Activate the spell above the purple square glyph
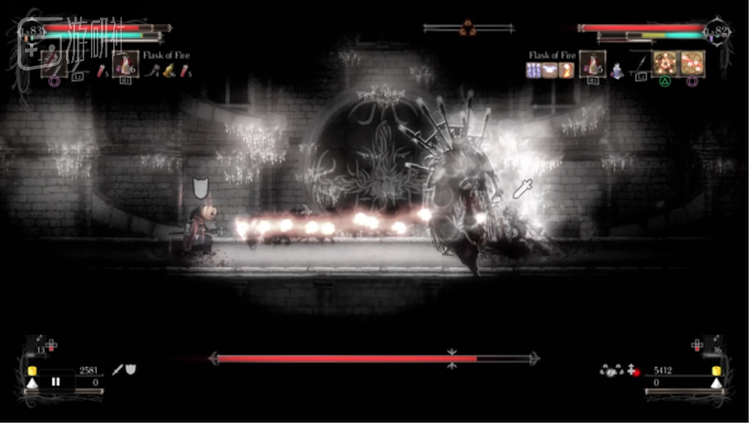Viewport: 750px width, 424px height. pos(692,63)
